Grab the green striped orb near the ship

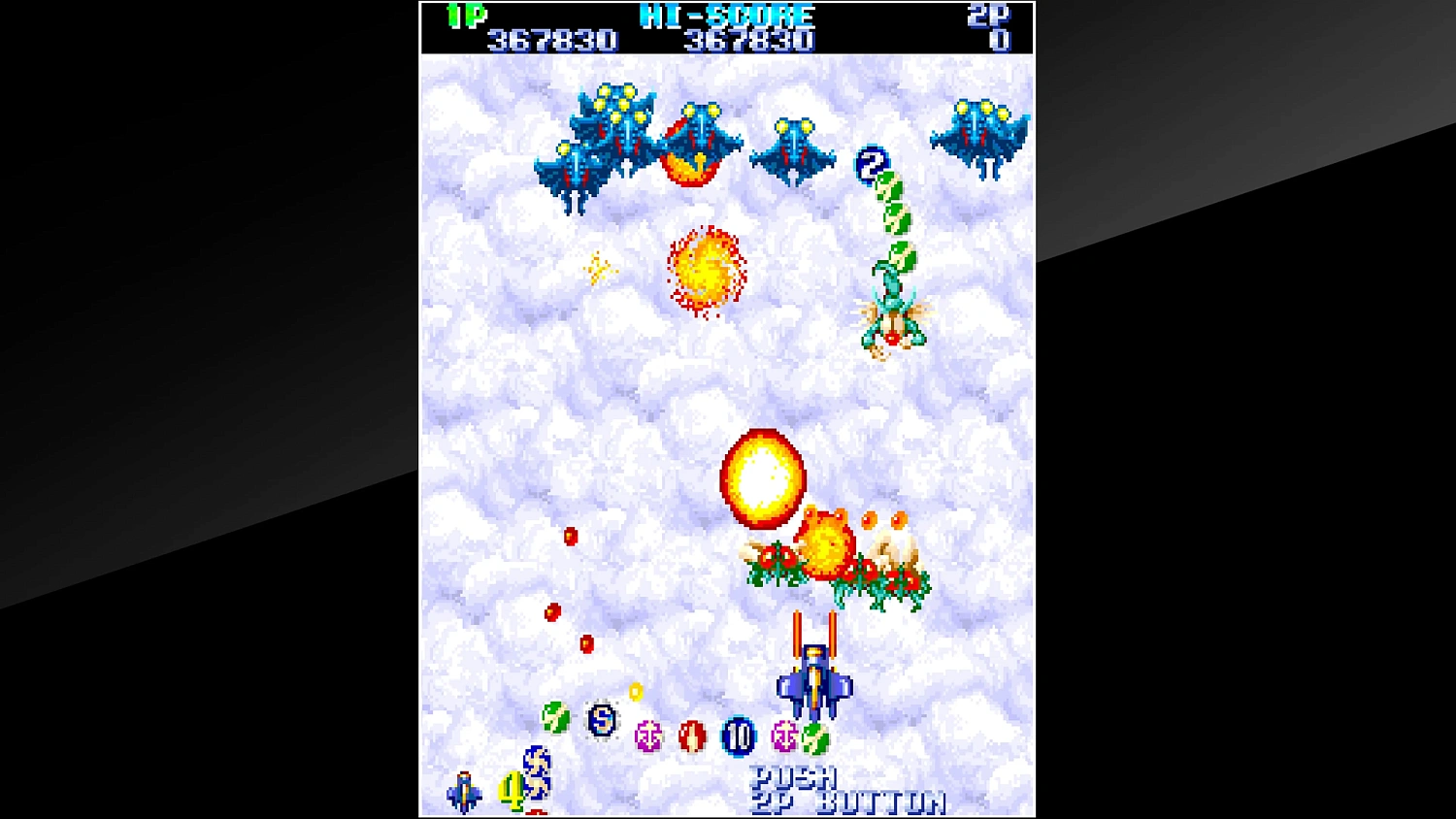tap(812, 739)
